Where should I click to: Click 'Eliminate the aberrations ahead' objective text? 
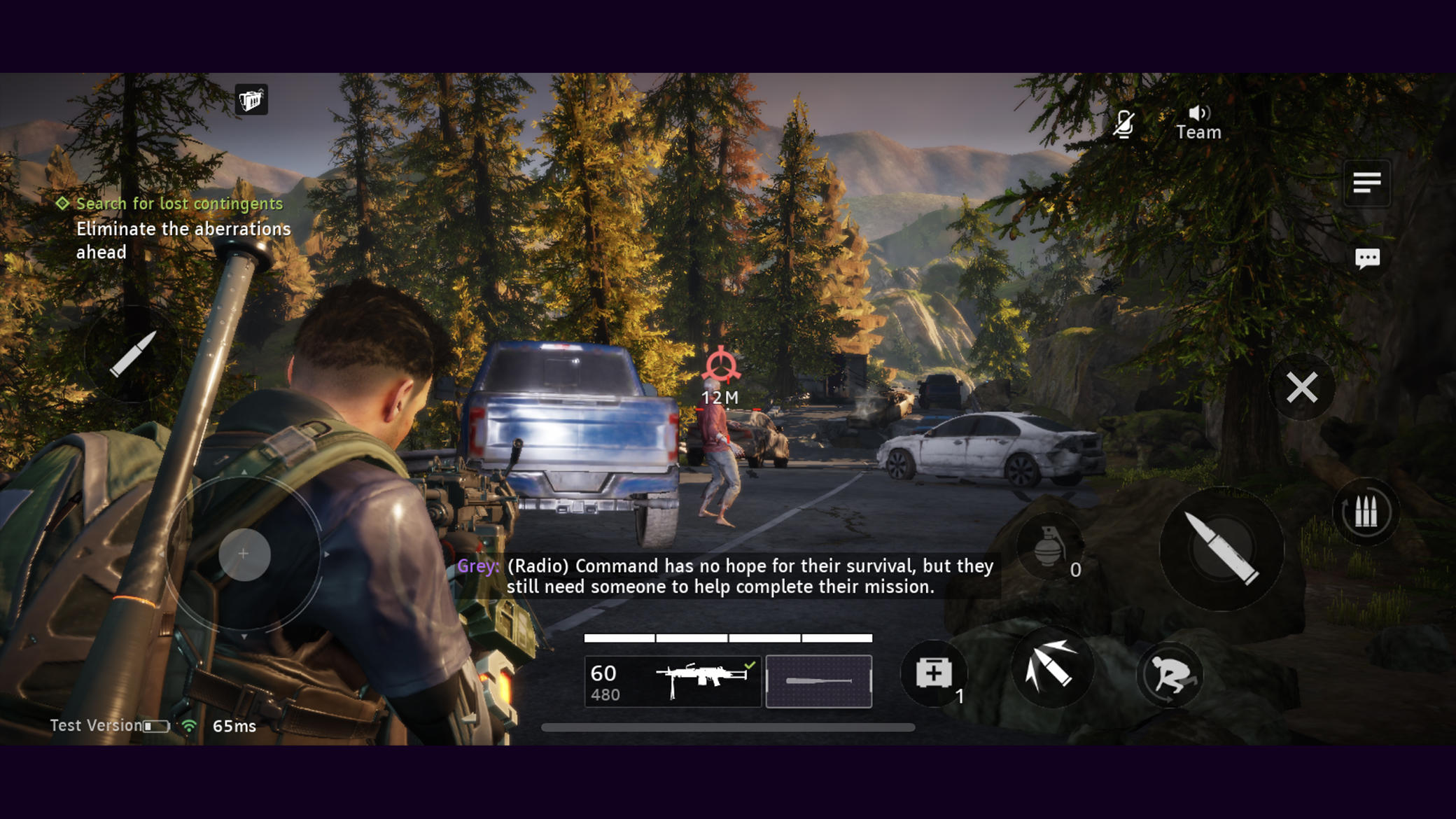[183, 240]
